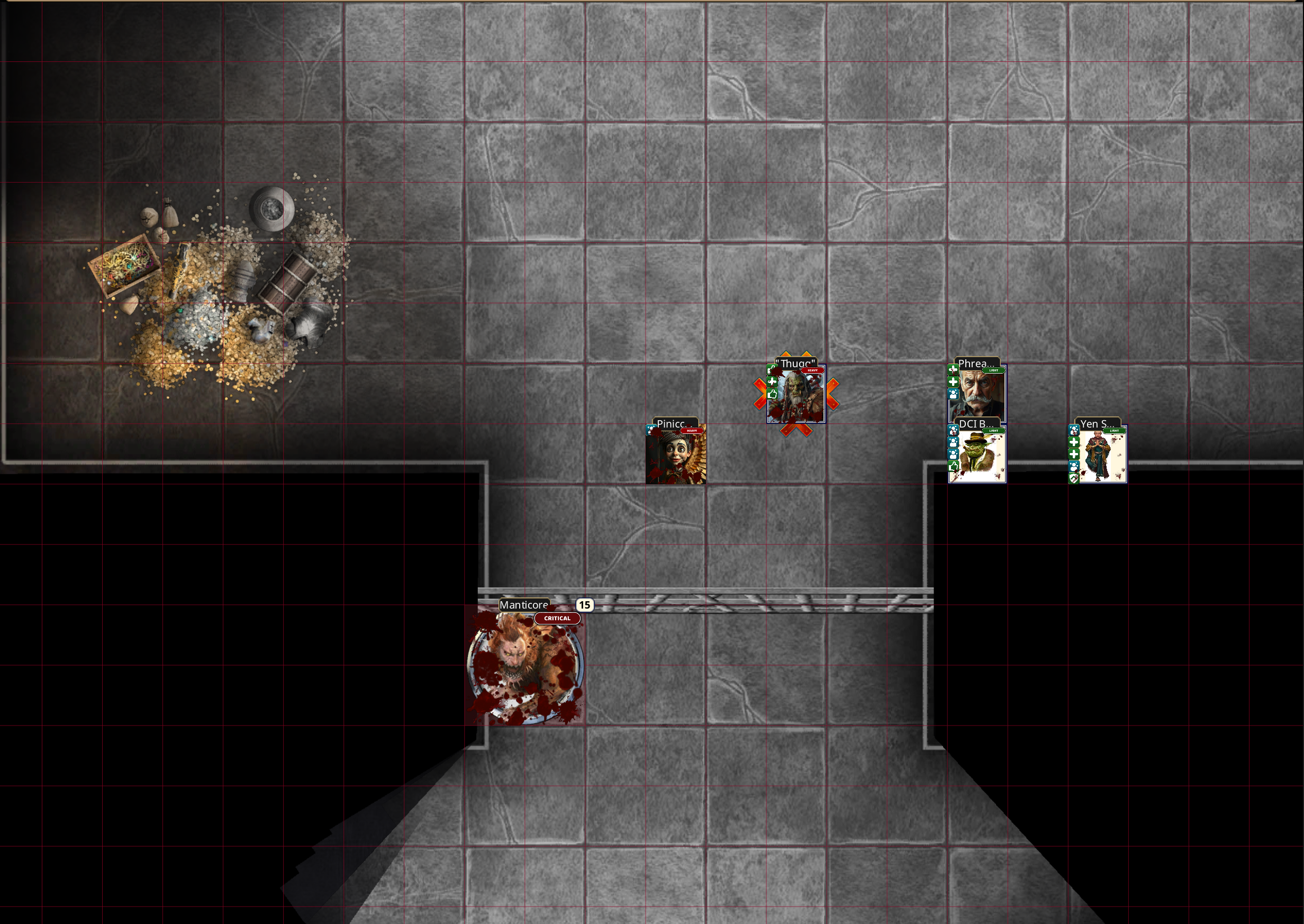Toggle the blue aid status on Yen S's token

(1074, 431)
